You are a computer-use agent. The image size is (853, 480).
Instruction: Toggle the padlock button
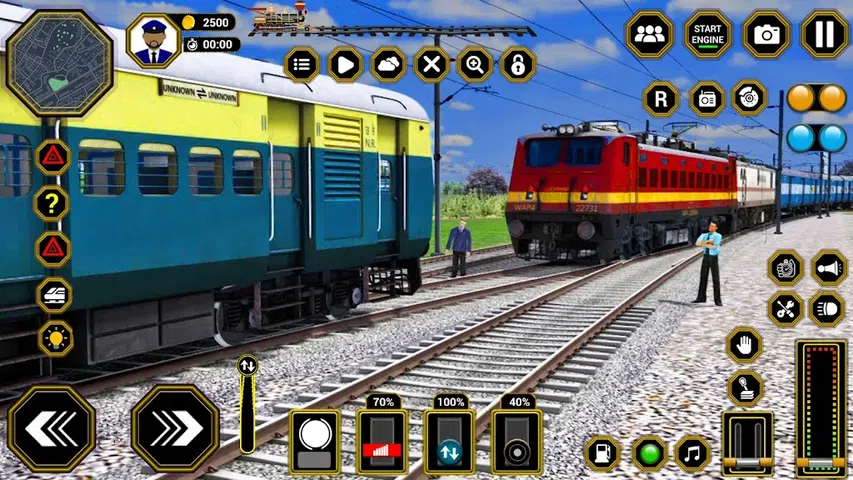518,65
